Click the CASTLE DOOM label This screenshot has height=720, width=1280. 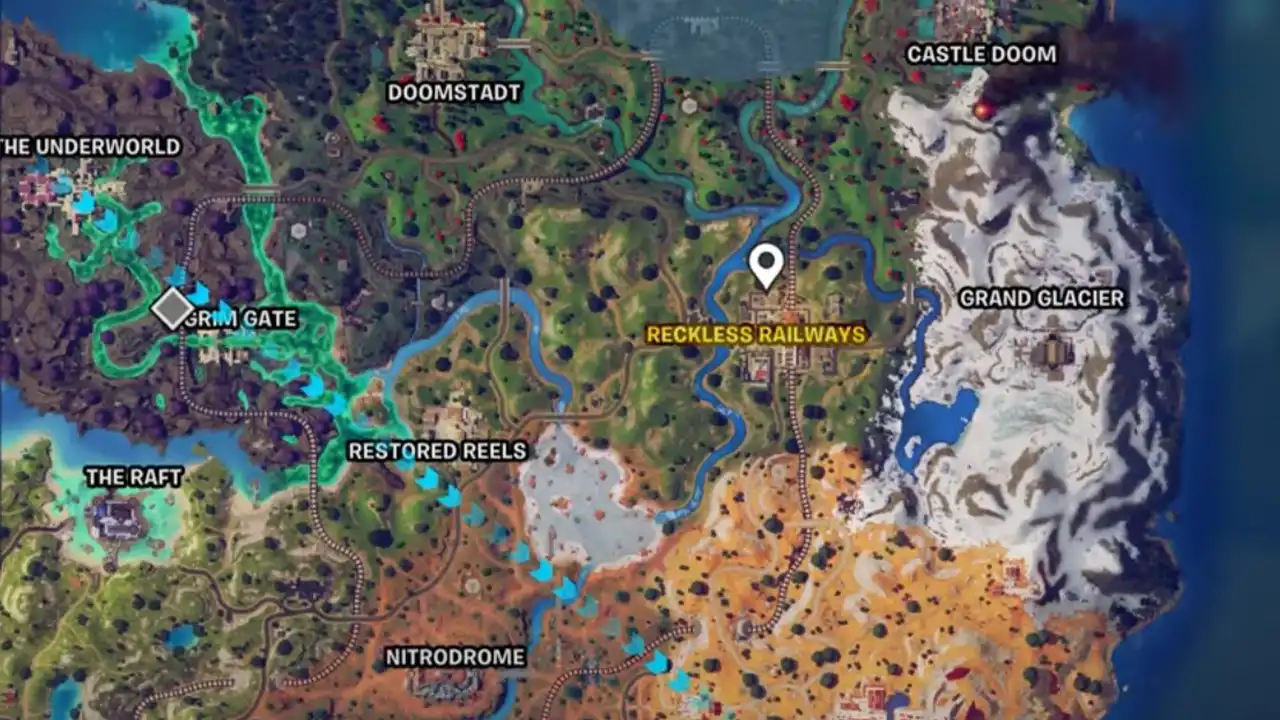981,57
